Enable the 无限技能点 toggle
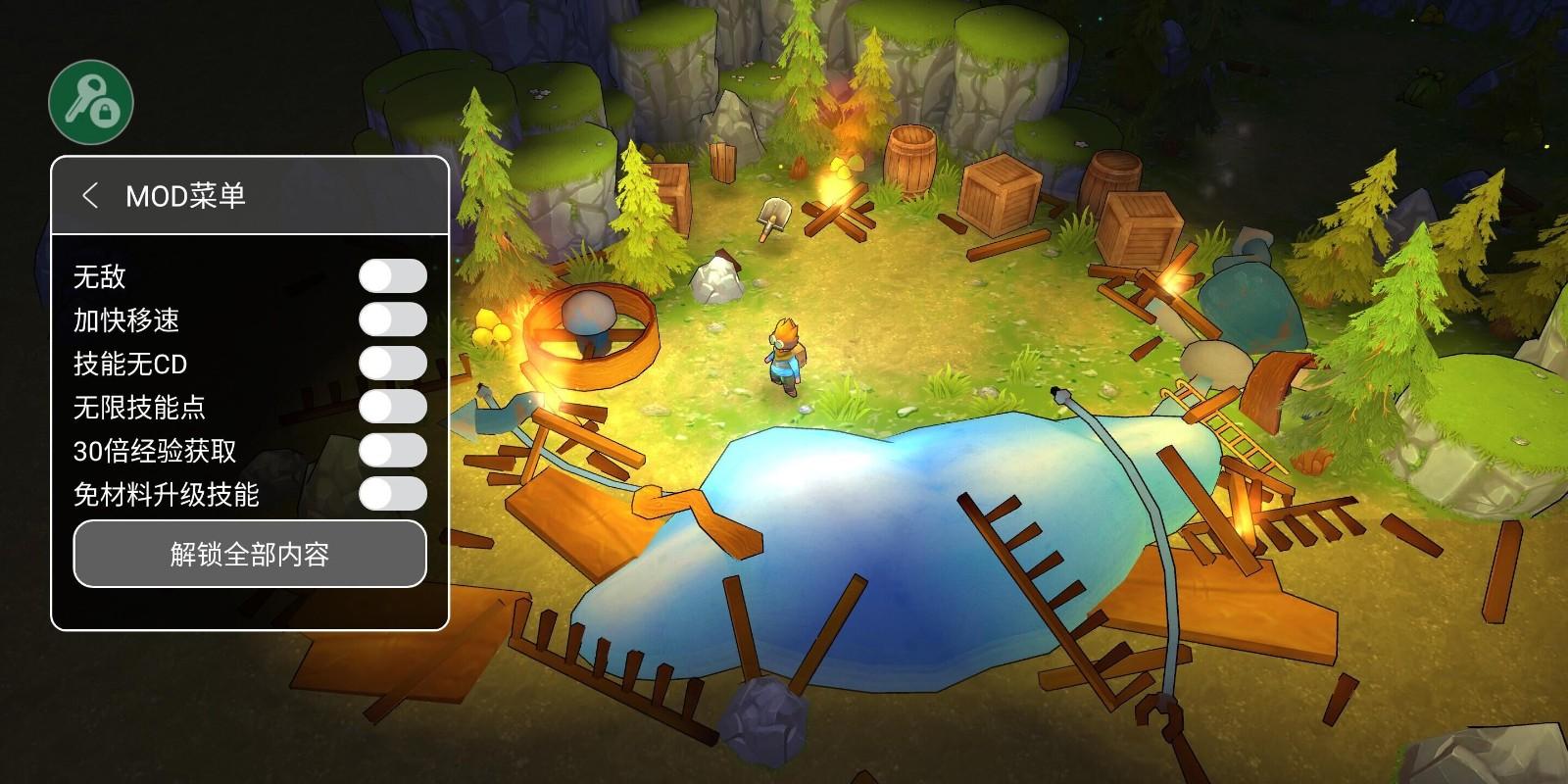Screen dimensions: 1568x784 pyautogui.click(x=392, y=408)
